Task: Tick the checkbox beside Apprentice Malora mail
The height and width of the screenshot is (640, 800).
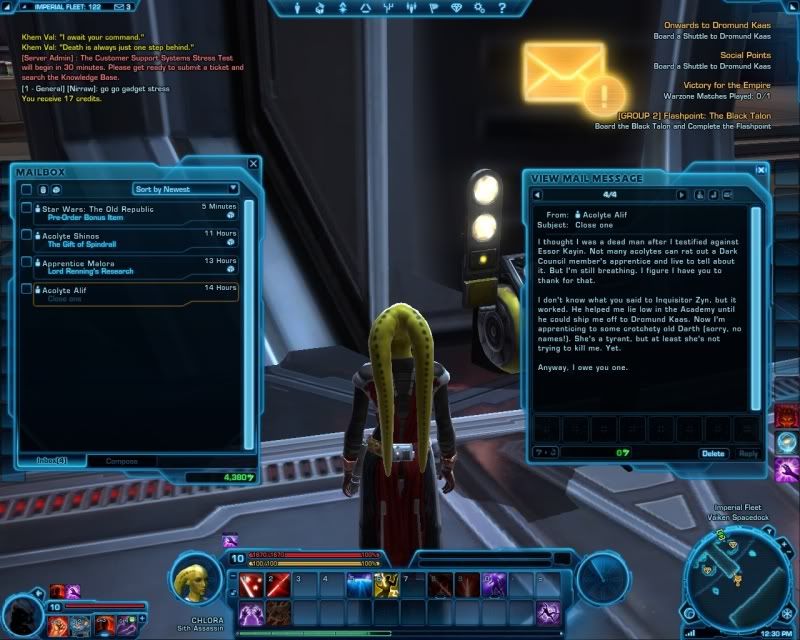Action: [27, 263]
